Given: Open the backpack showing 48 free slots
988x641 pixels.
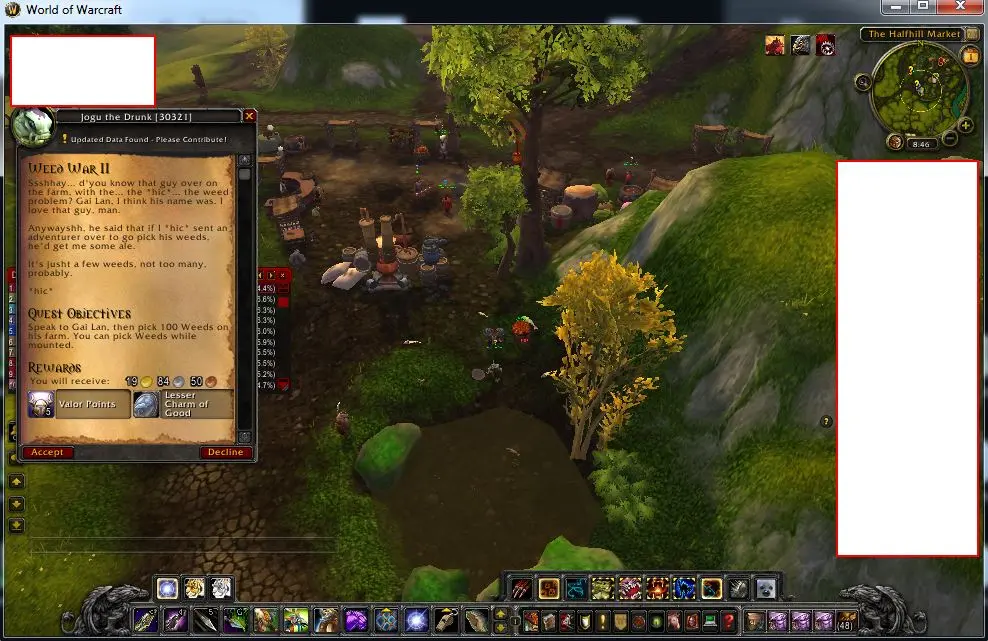Looking at the screenshot, I should tap(846, 620).
